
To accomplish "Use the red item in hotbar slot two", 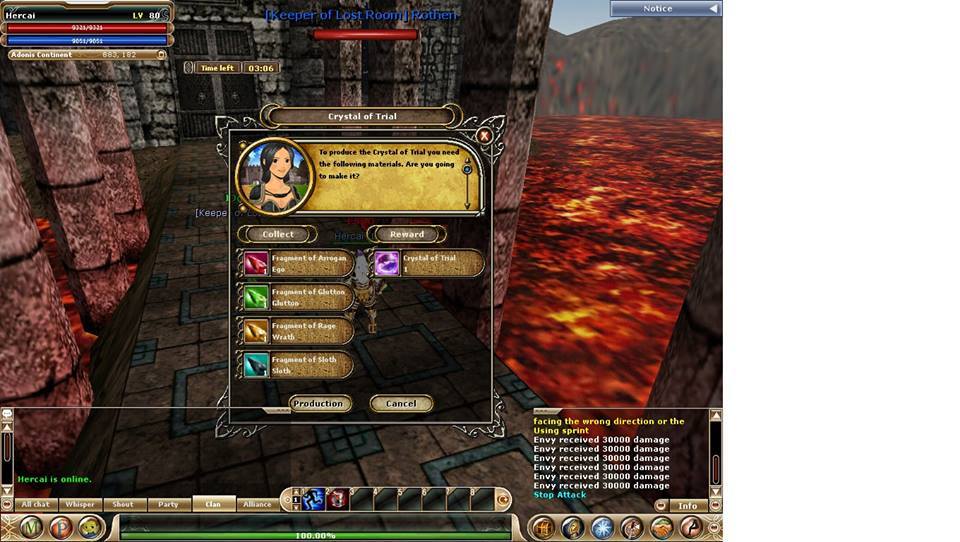I will click(337, 498).
